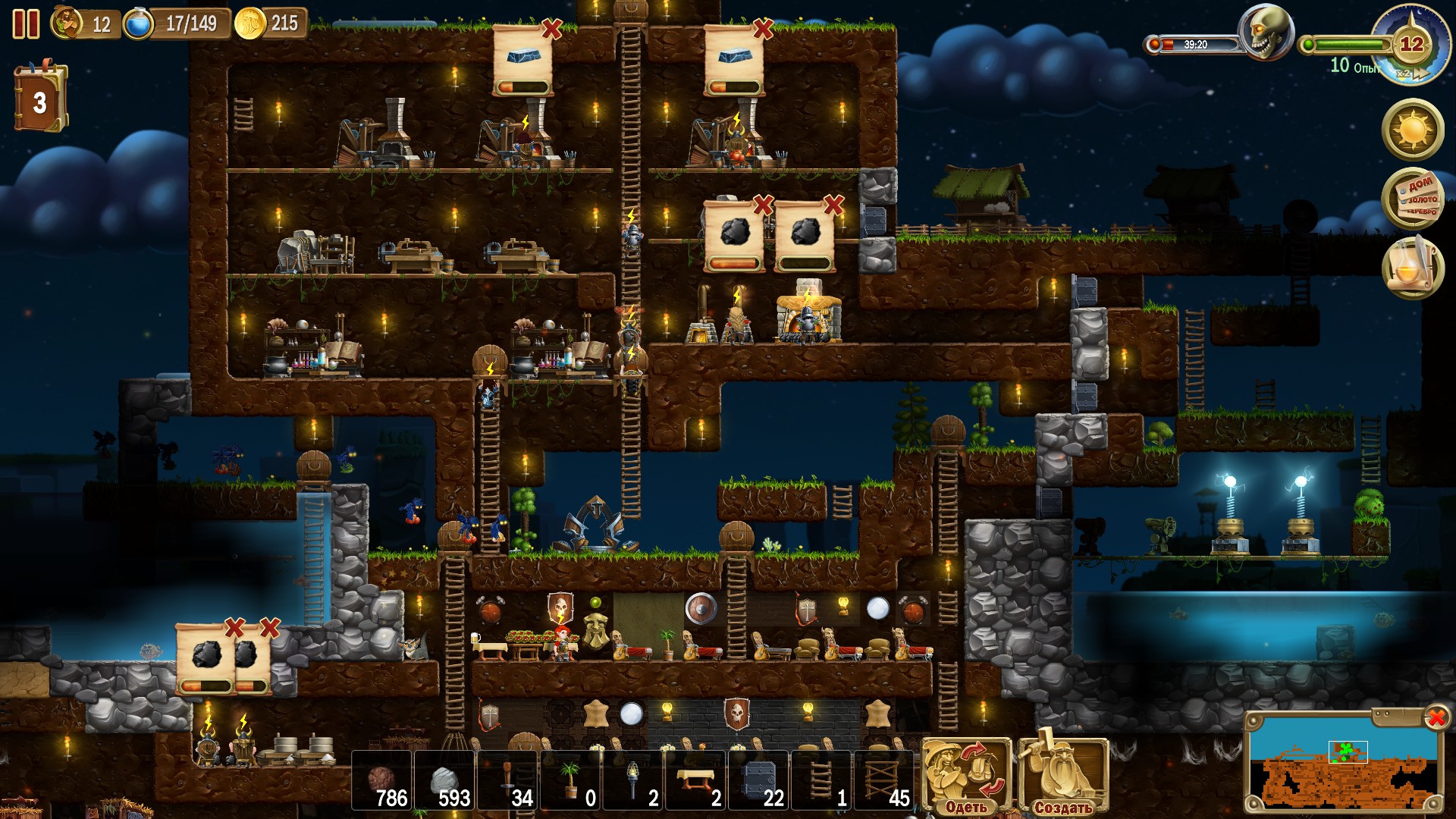Open the sun day-skip icon
This screenshot has width=1456, height=819.
click(x=1412, y=128)
